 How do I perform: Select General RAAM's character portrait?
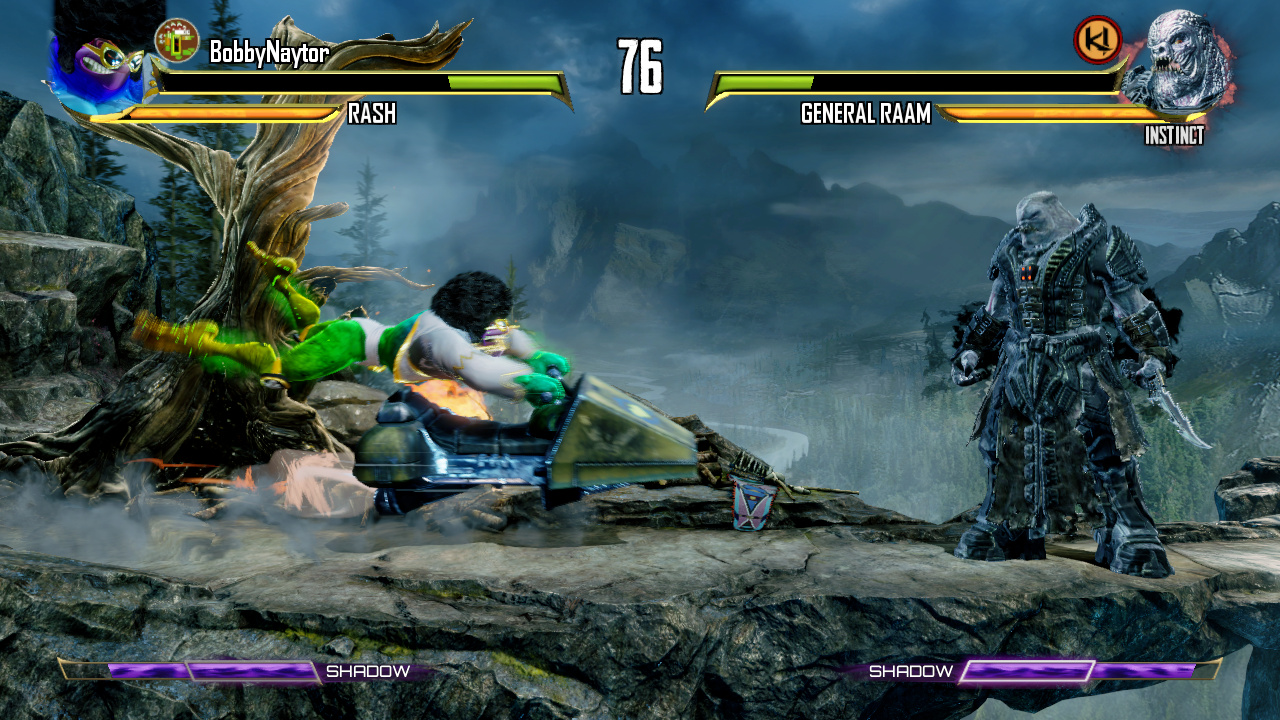(x=1174, y=62)
